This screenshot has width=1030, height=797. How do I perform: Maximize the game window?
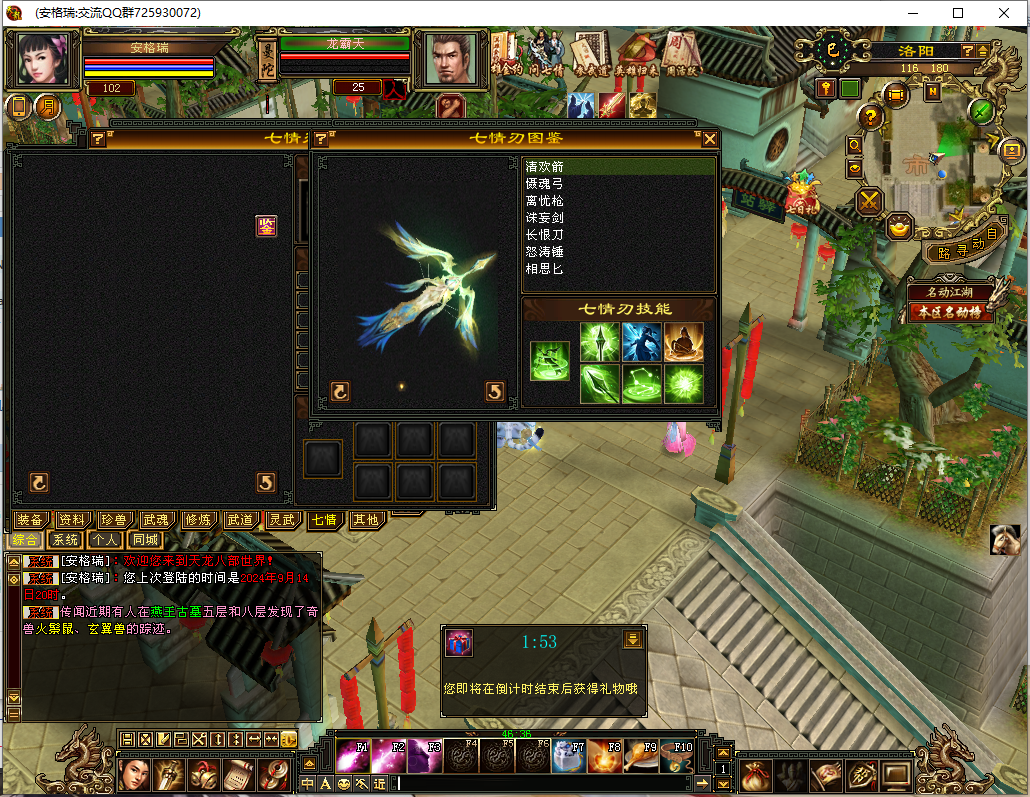pos(958,13)
